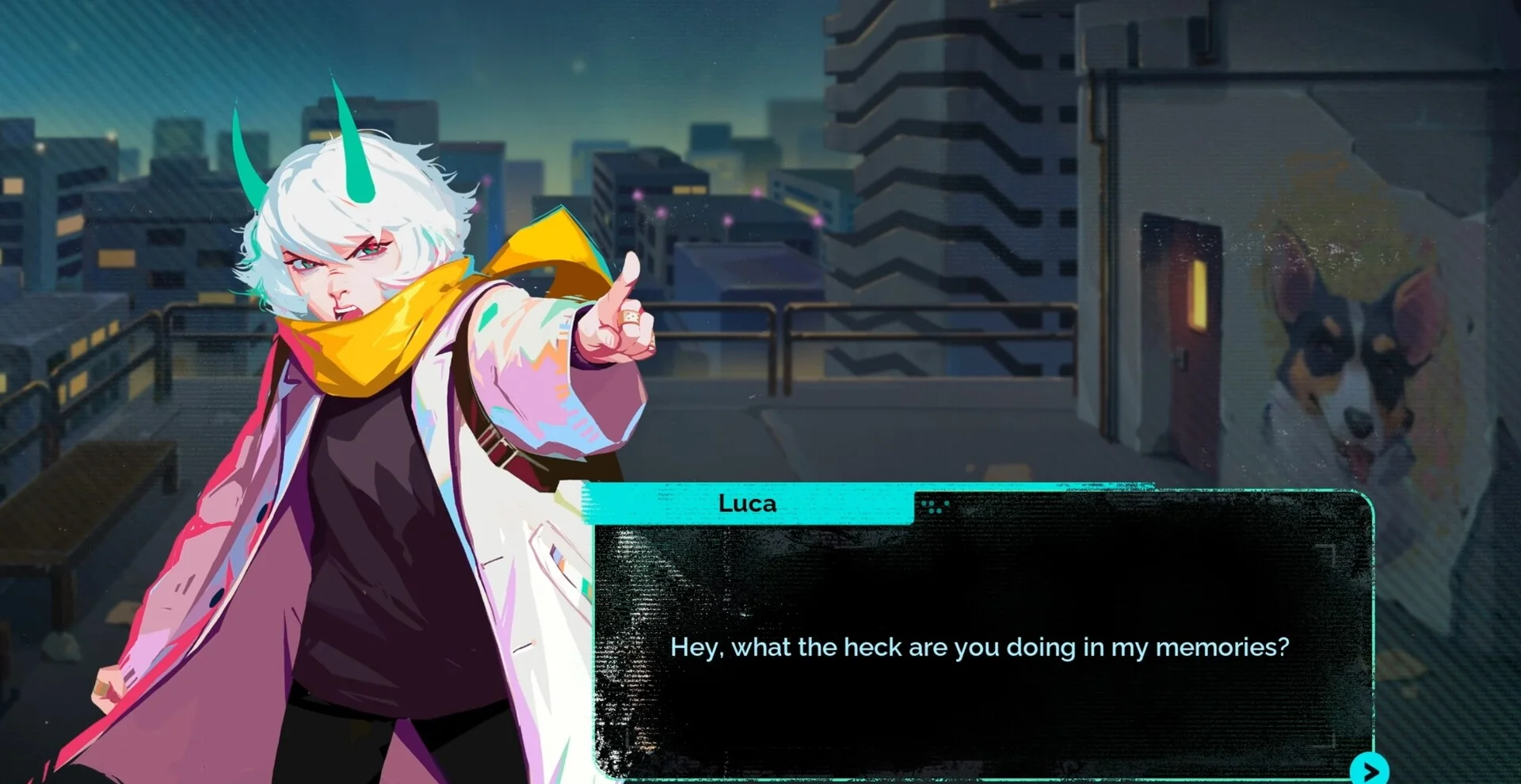Advance dialogue with the cyan arrow button

[x=1370, y=771]
